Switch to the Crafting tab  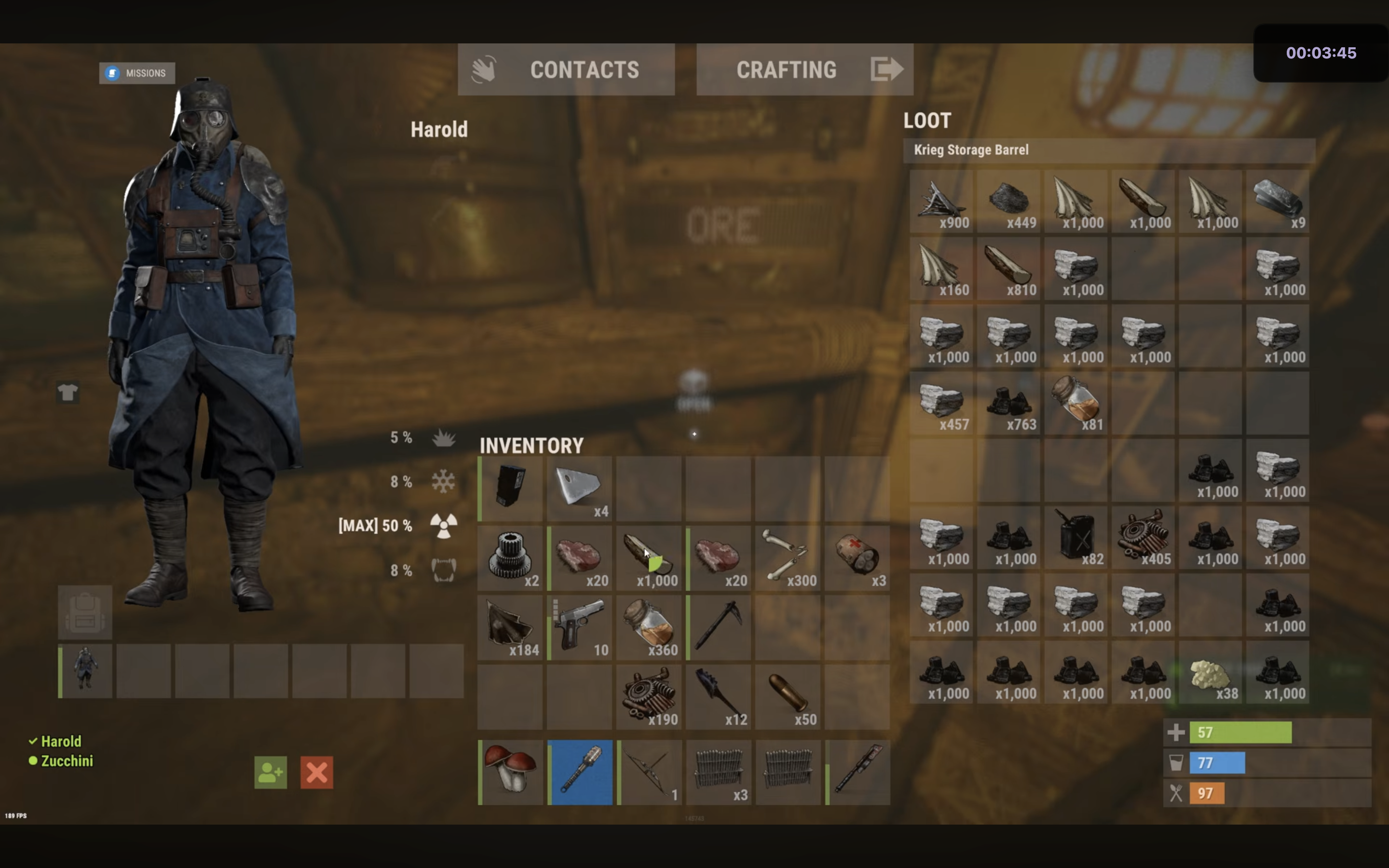pos(804,69)
